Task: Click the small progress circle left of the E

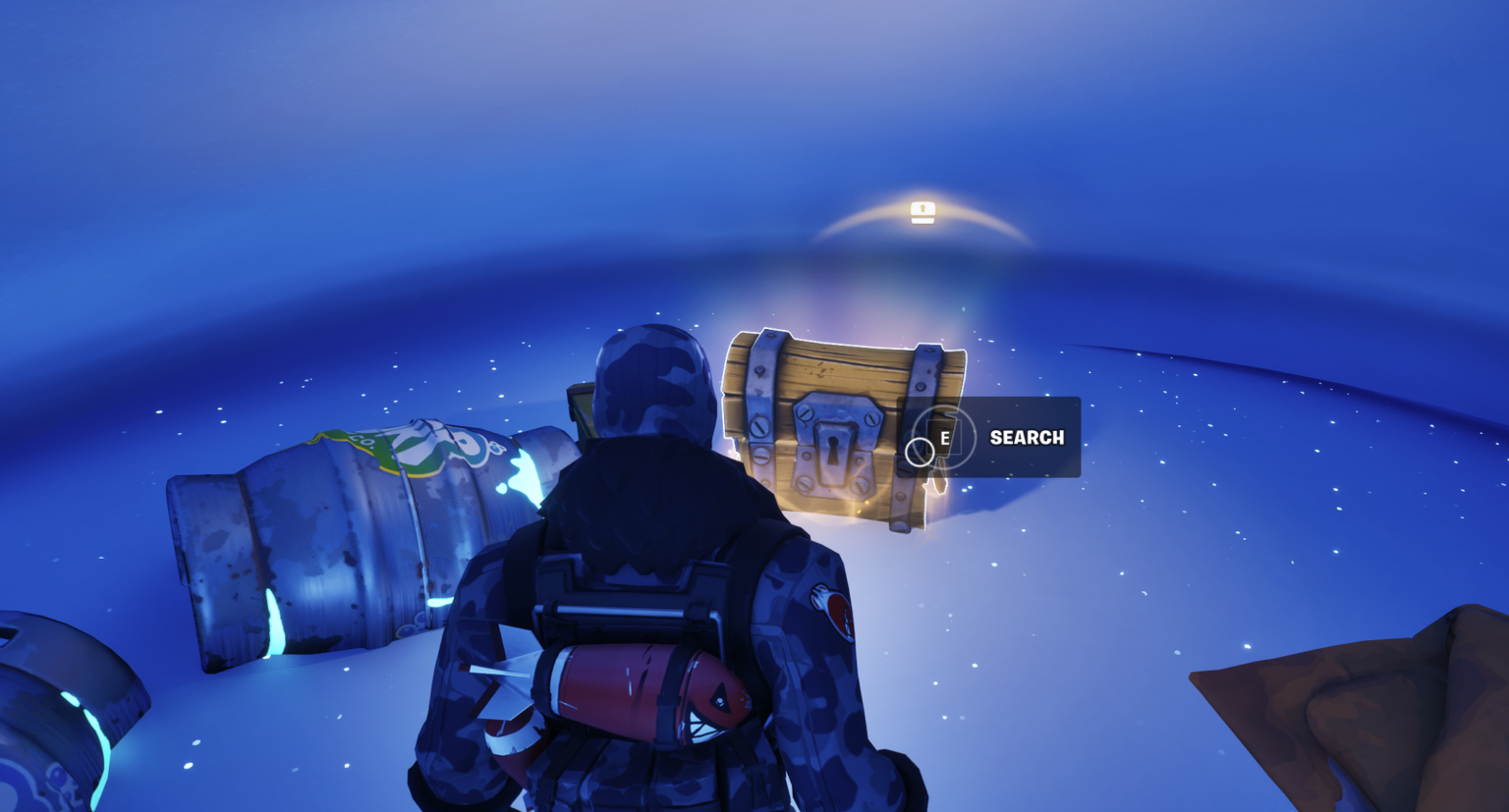Action: click(x=920, y=452)
